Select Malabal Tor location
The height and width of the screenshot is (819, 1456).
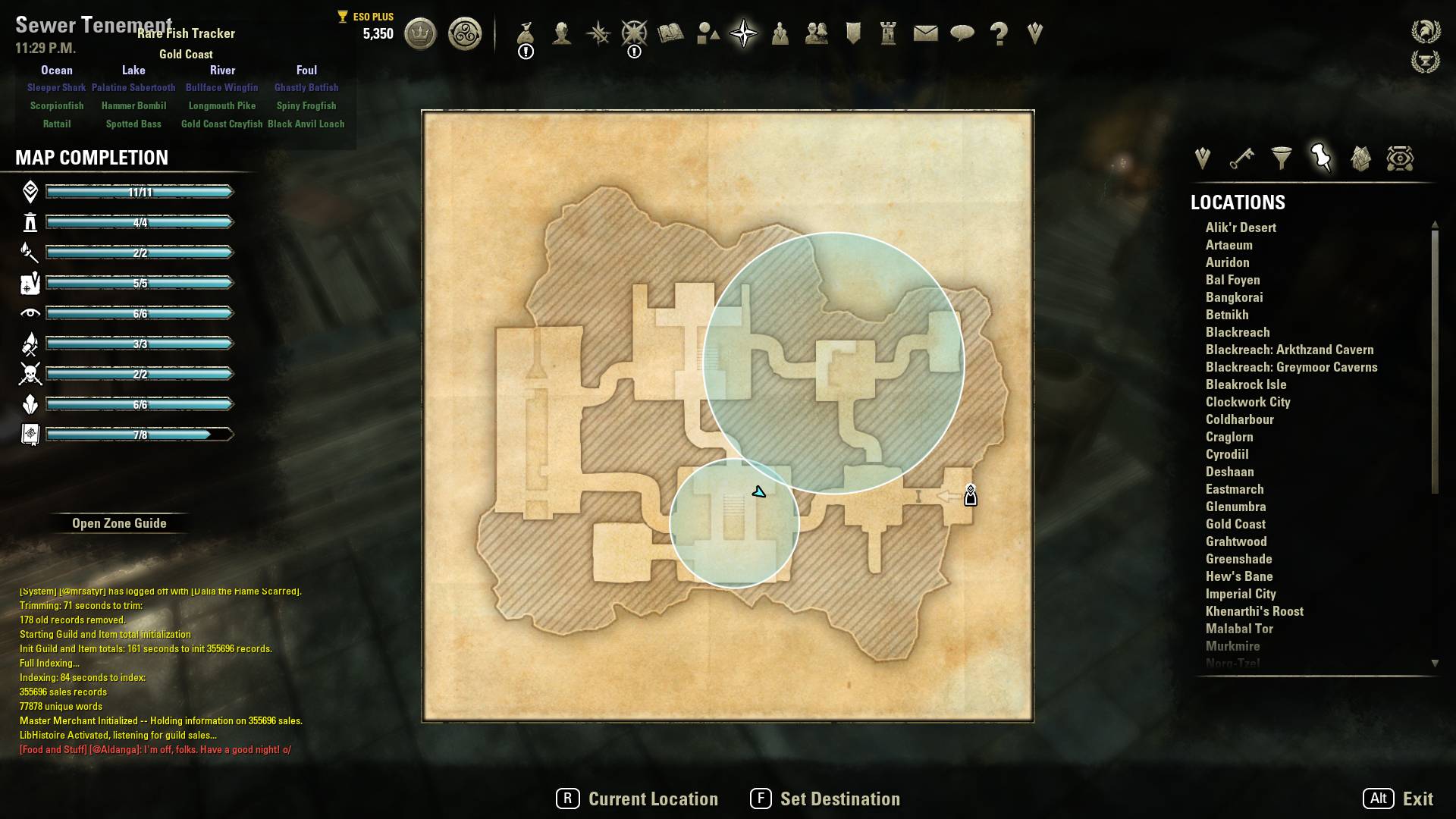pos(1239,629)
